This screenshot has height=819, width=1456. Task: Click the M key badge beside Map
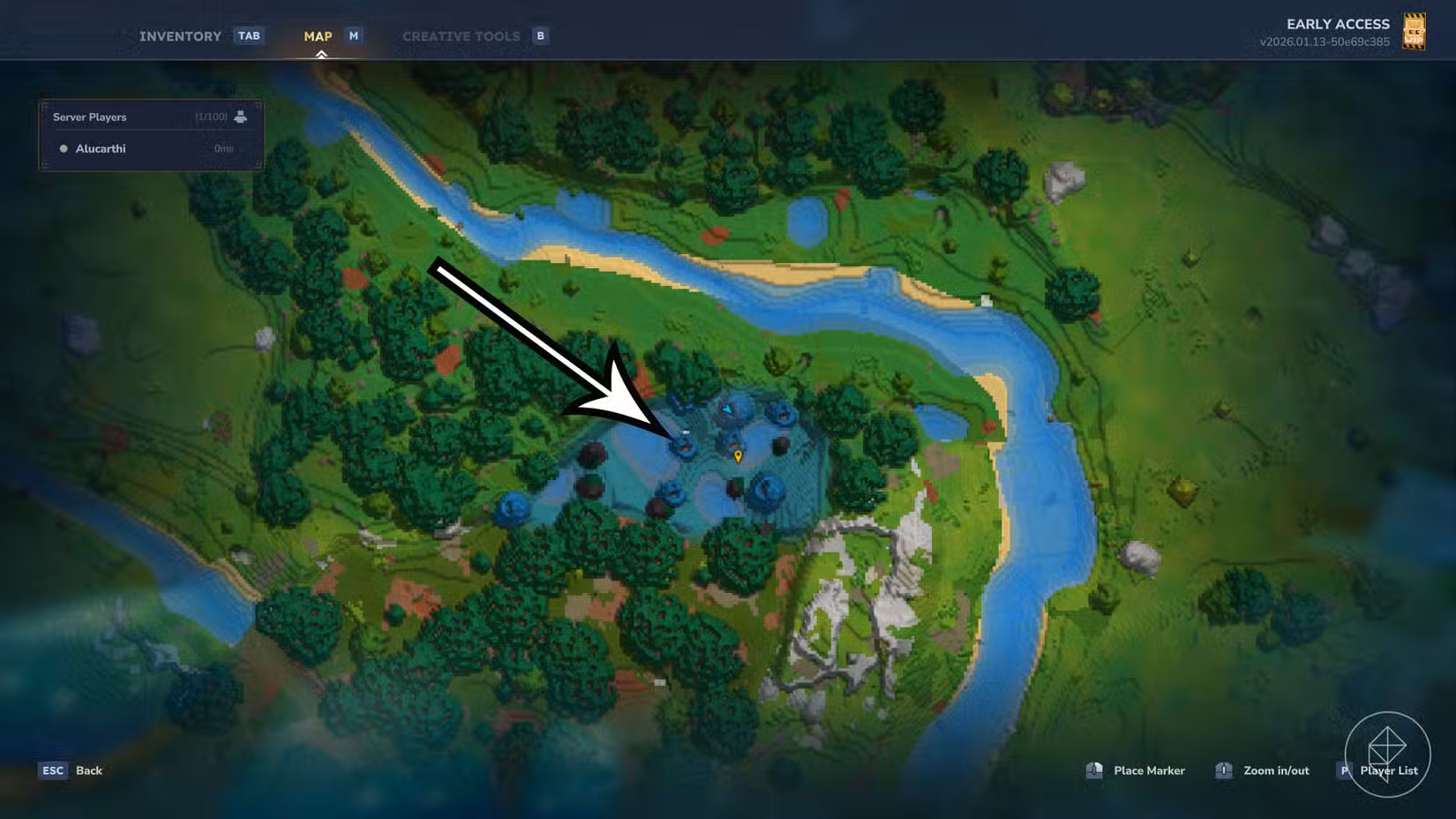(353, 35)
